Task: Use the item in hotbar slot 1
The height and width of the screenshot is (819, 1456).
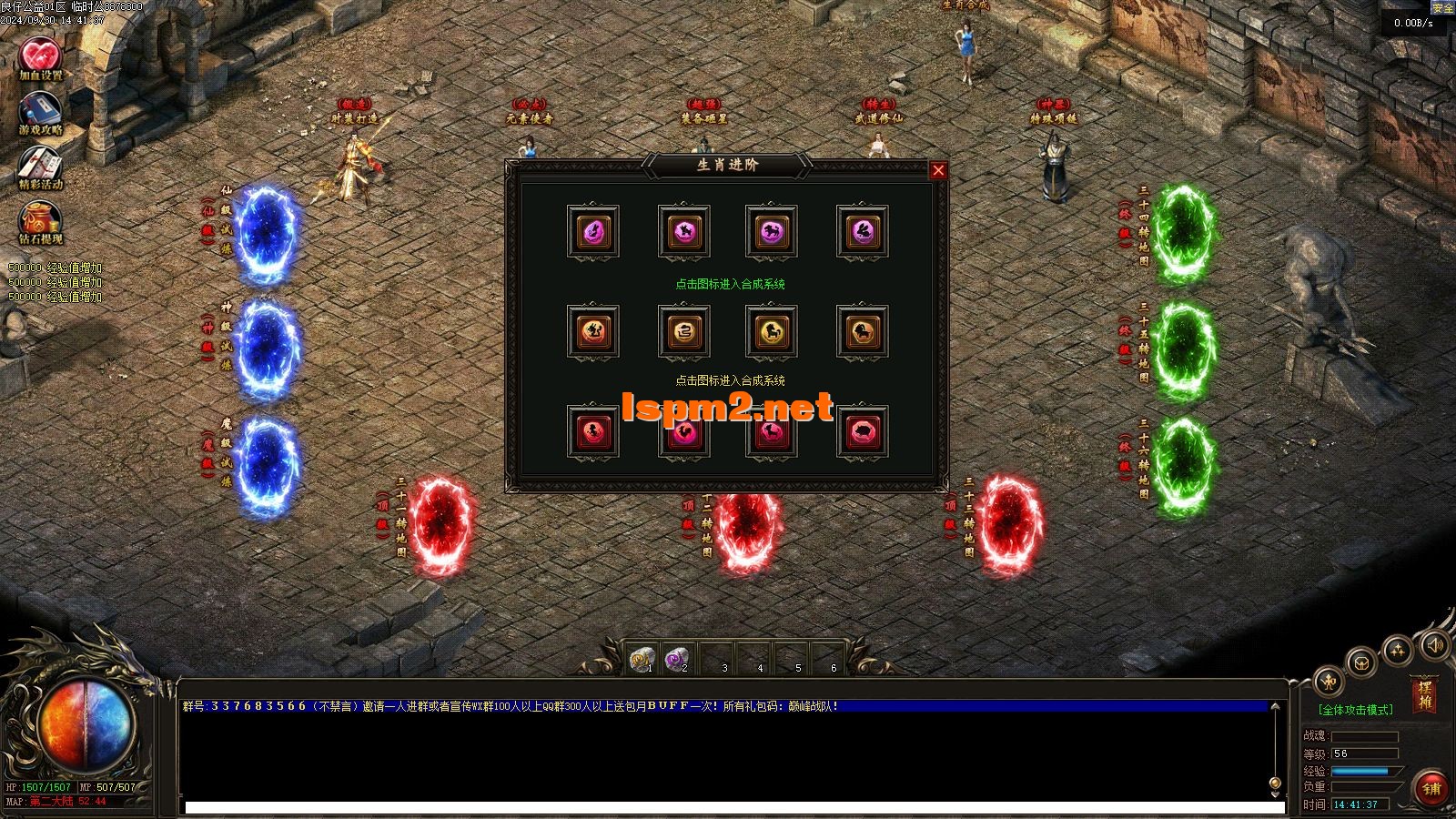Action: [x=643, y=658]
